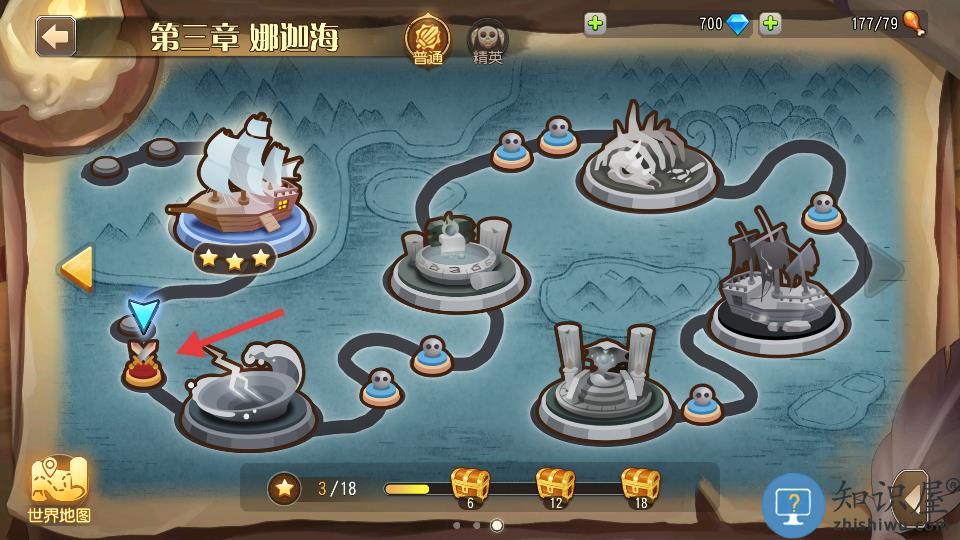Select the sea monster skeleton stage

pyautogui.click(x=650, y=158)
